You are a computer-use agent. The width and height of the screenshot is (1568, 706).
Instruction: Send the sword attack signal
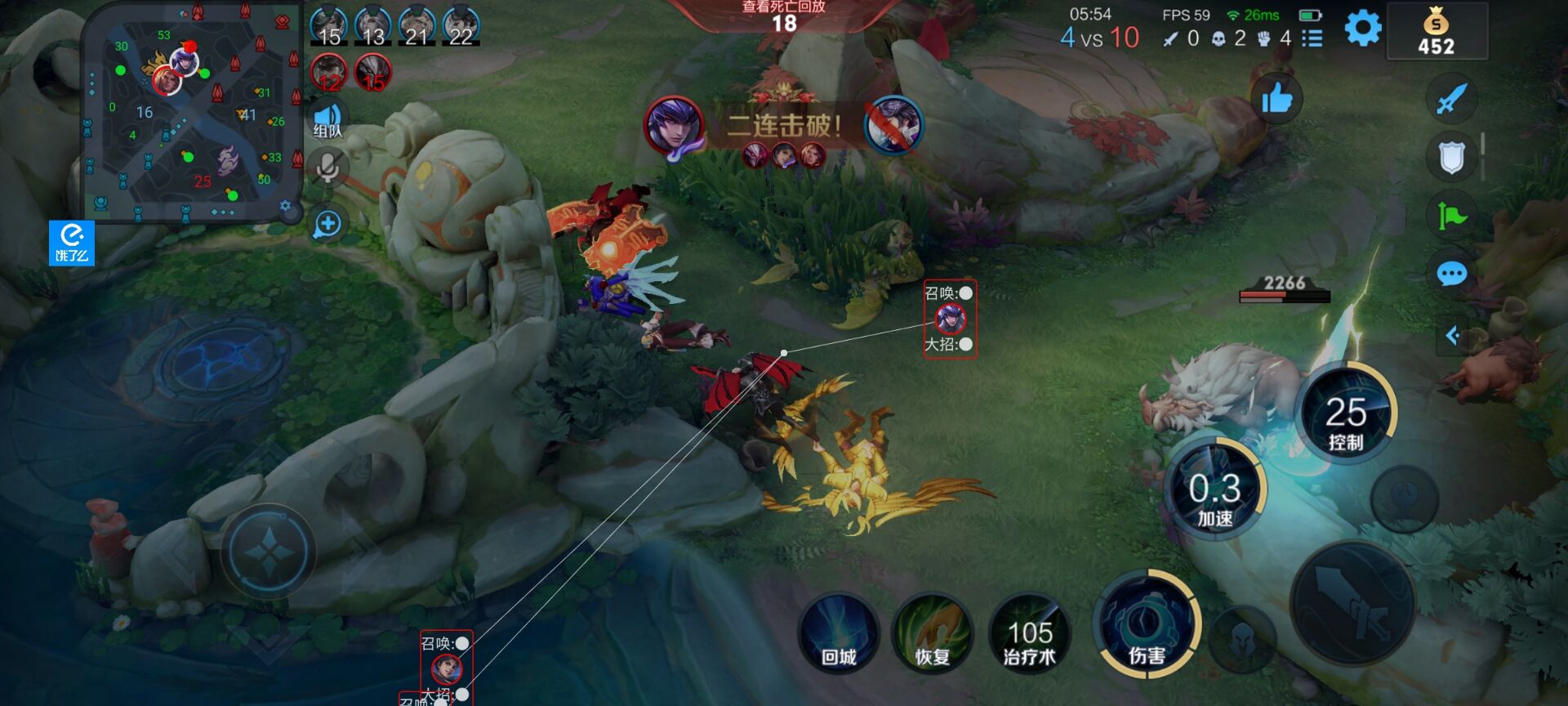[x=1451, y=100]
